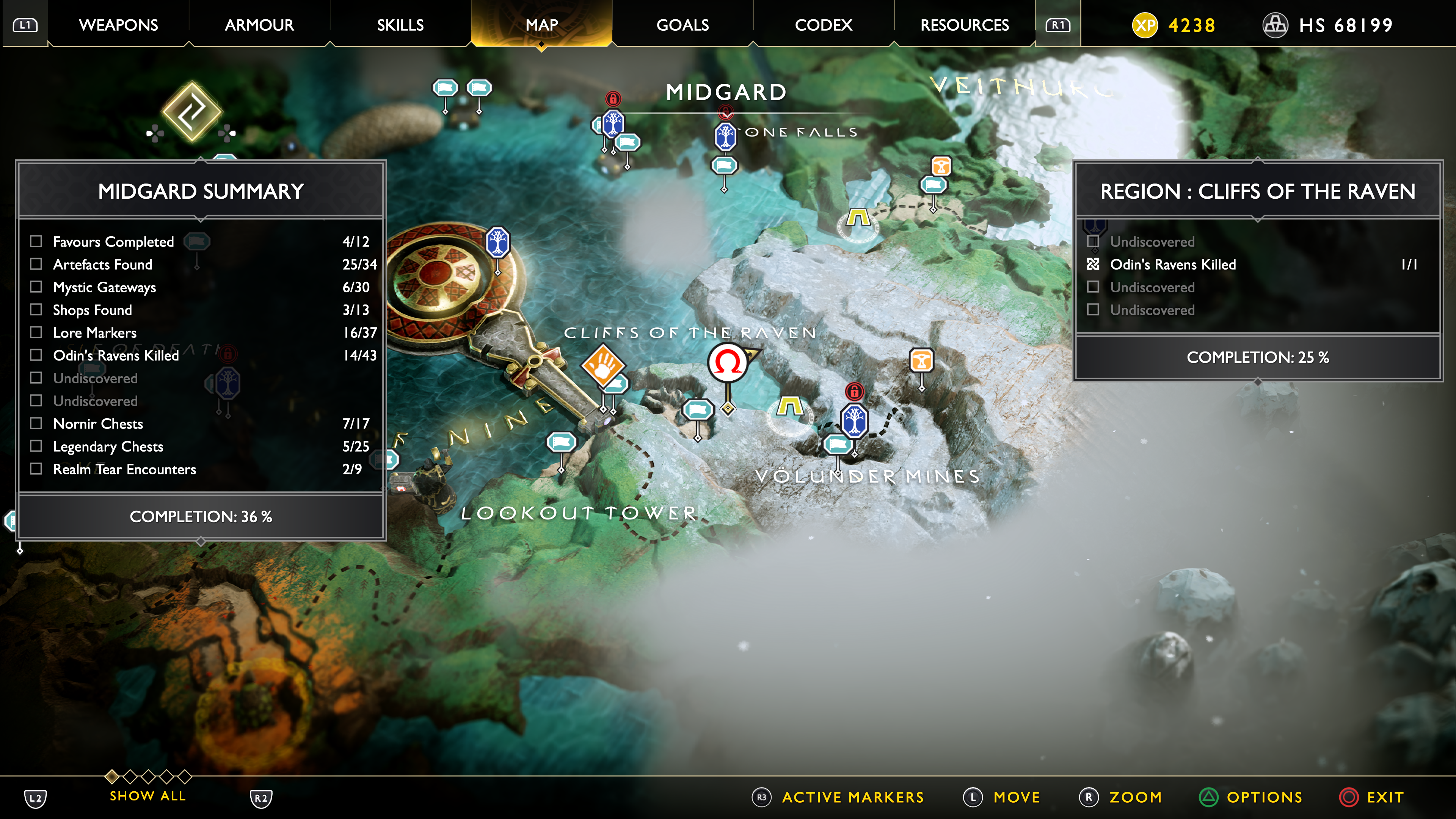Go to the Skills tab
This screenshot has width=1456, height=819.
(400, 25)
